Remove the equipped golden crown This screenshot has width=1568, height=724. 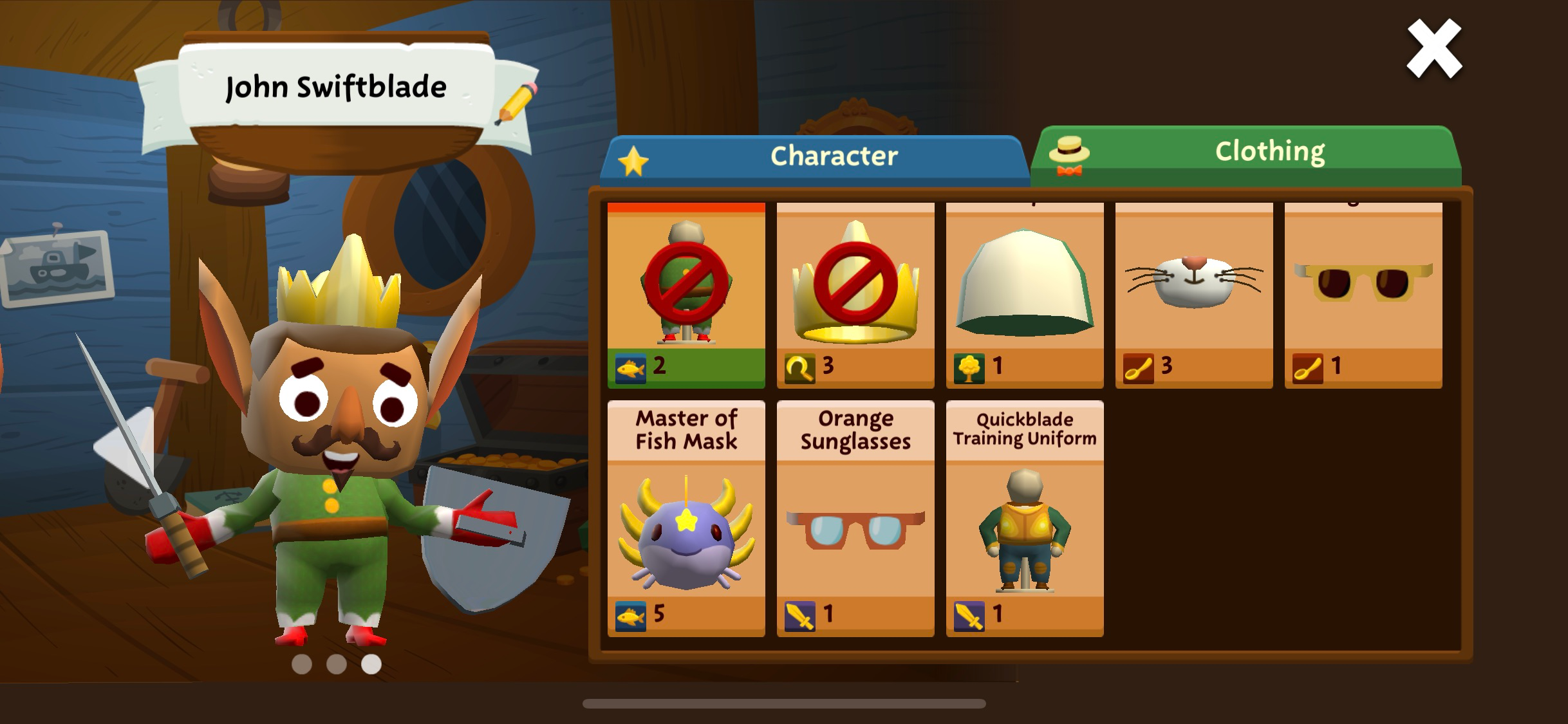(x=855, y=295)
